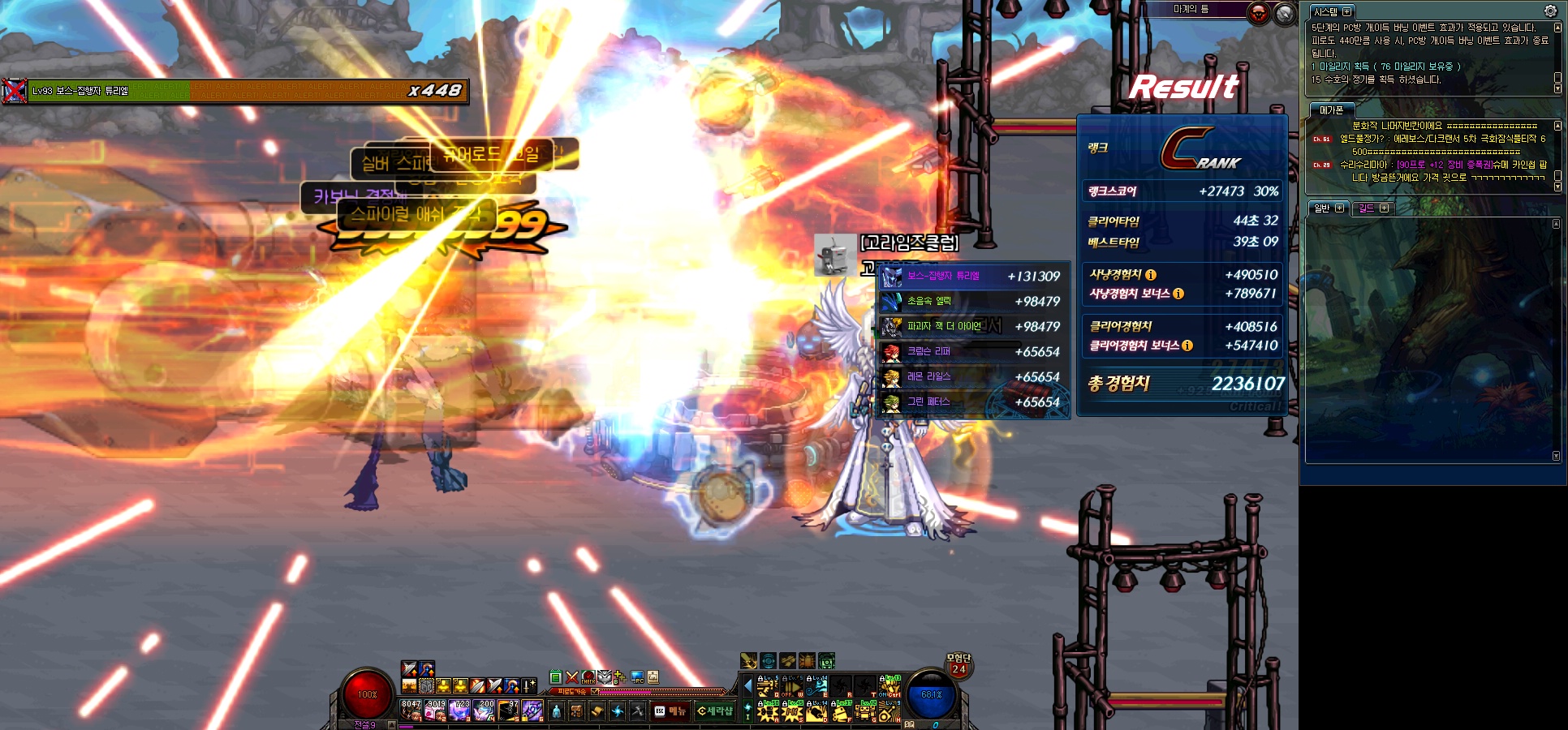The width and height of the screenshot is (1568, 730).
Task: Open the quest scroll icon
Action: (x=597, y=711)
